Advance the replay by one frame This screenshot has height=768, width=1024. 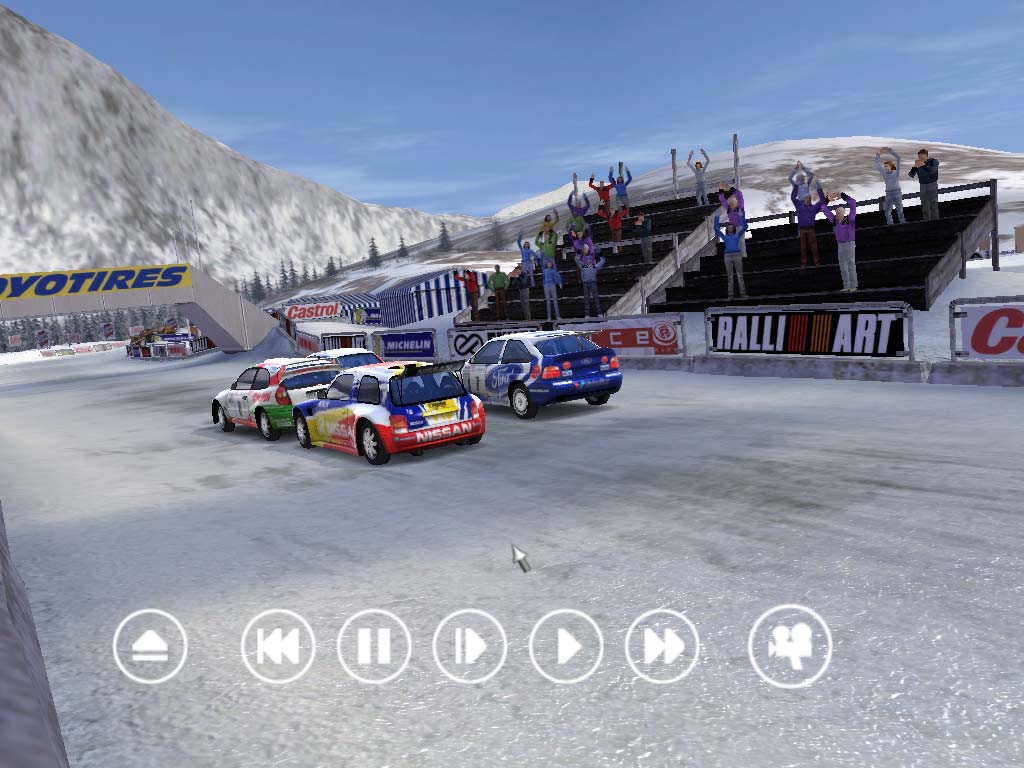pyautogui.click(x=470, y=646)
